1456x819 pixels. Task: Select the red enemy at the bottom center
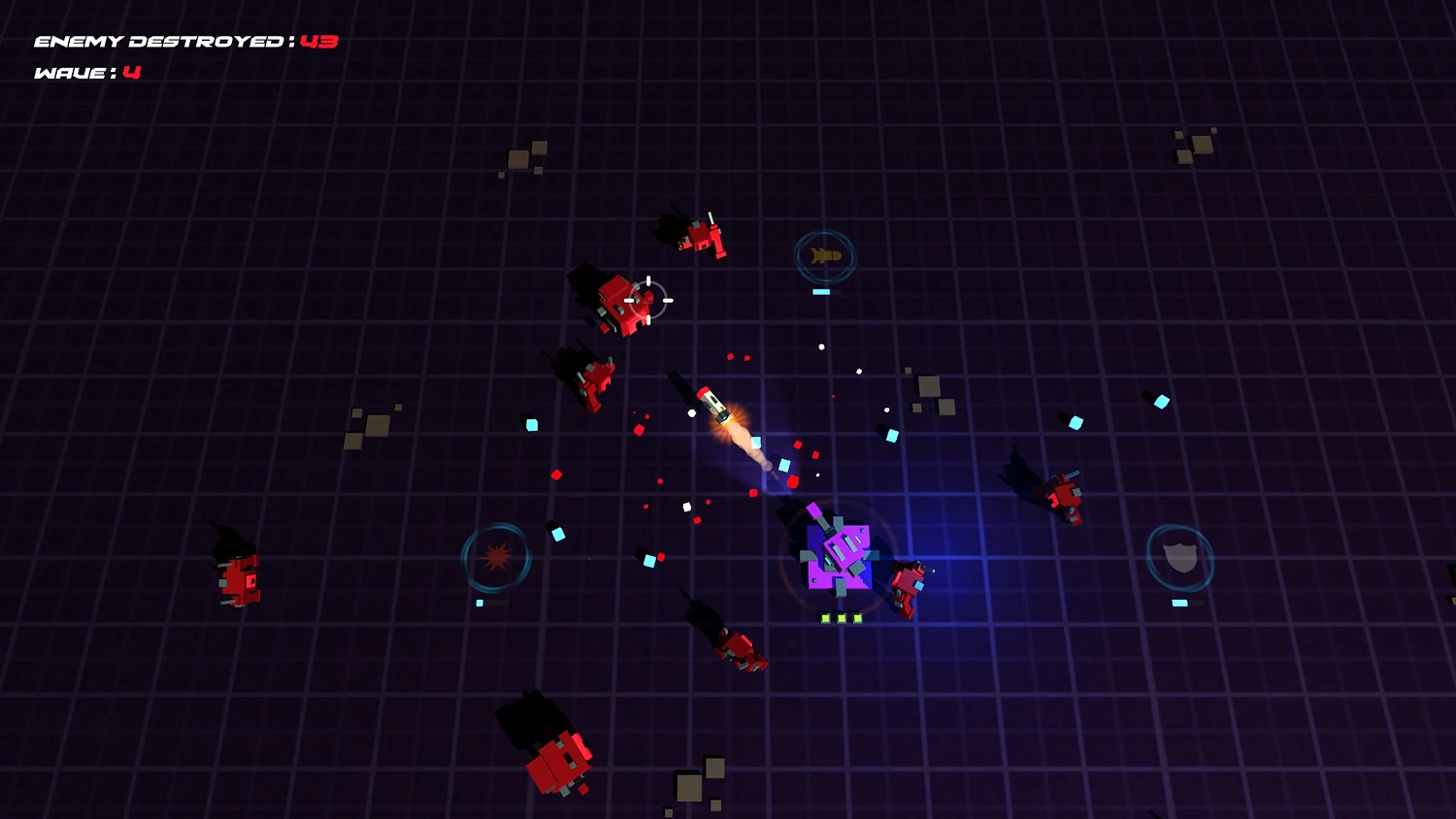click(x=558, y=764)
